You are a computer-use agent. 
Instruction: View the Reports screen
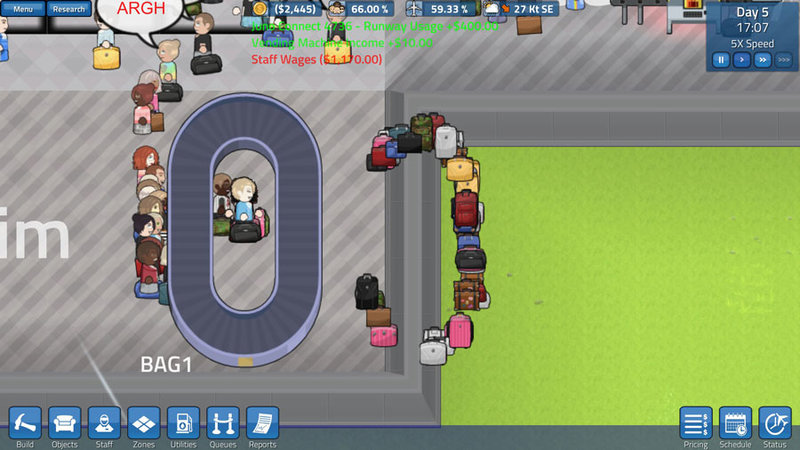click(262, 423)
